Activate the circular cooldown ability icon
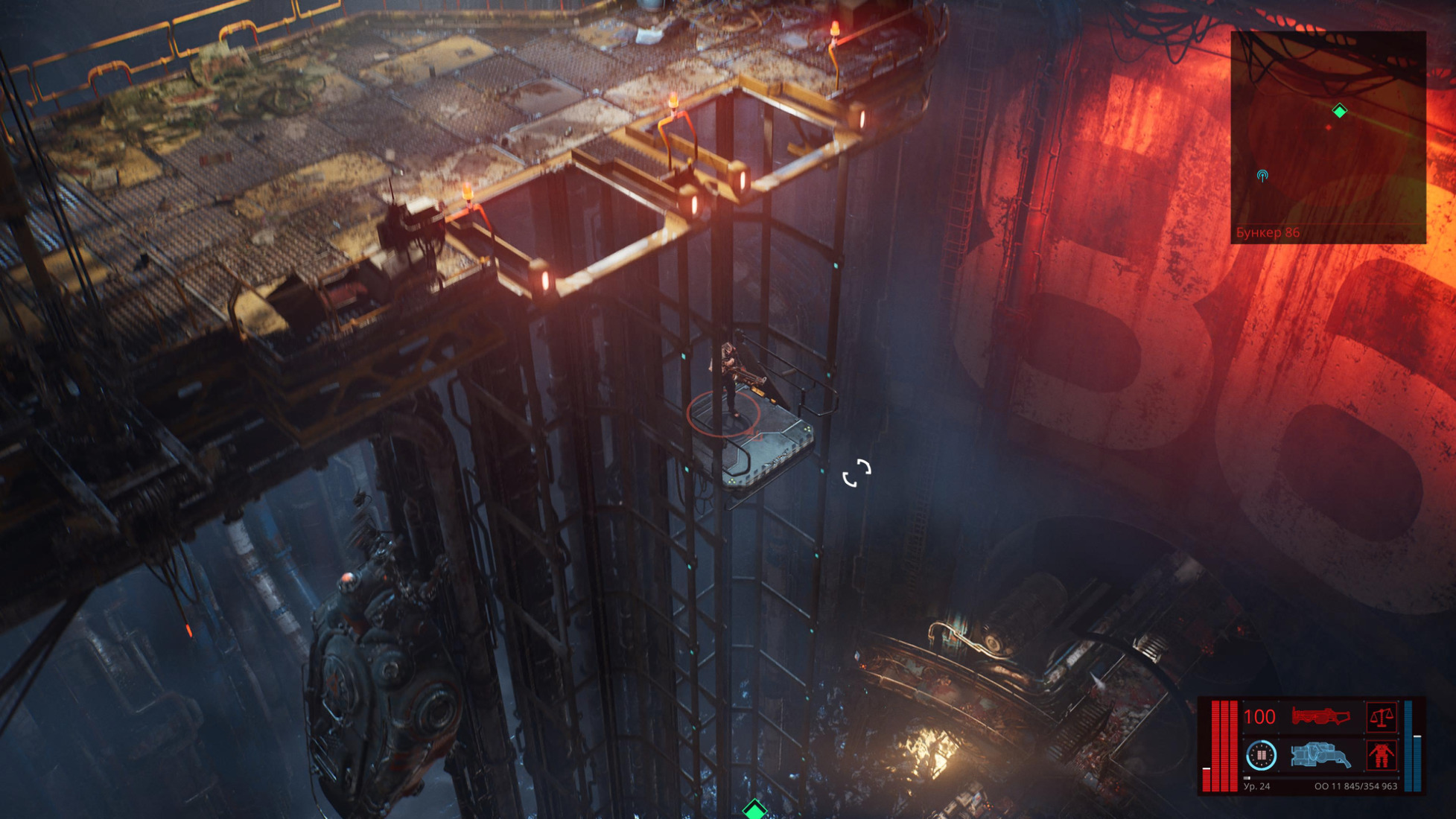 pyautogui.click(x=1261, y=756)
